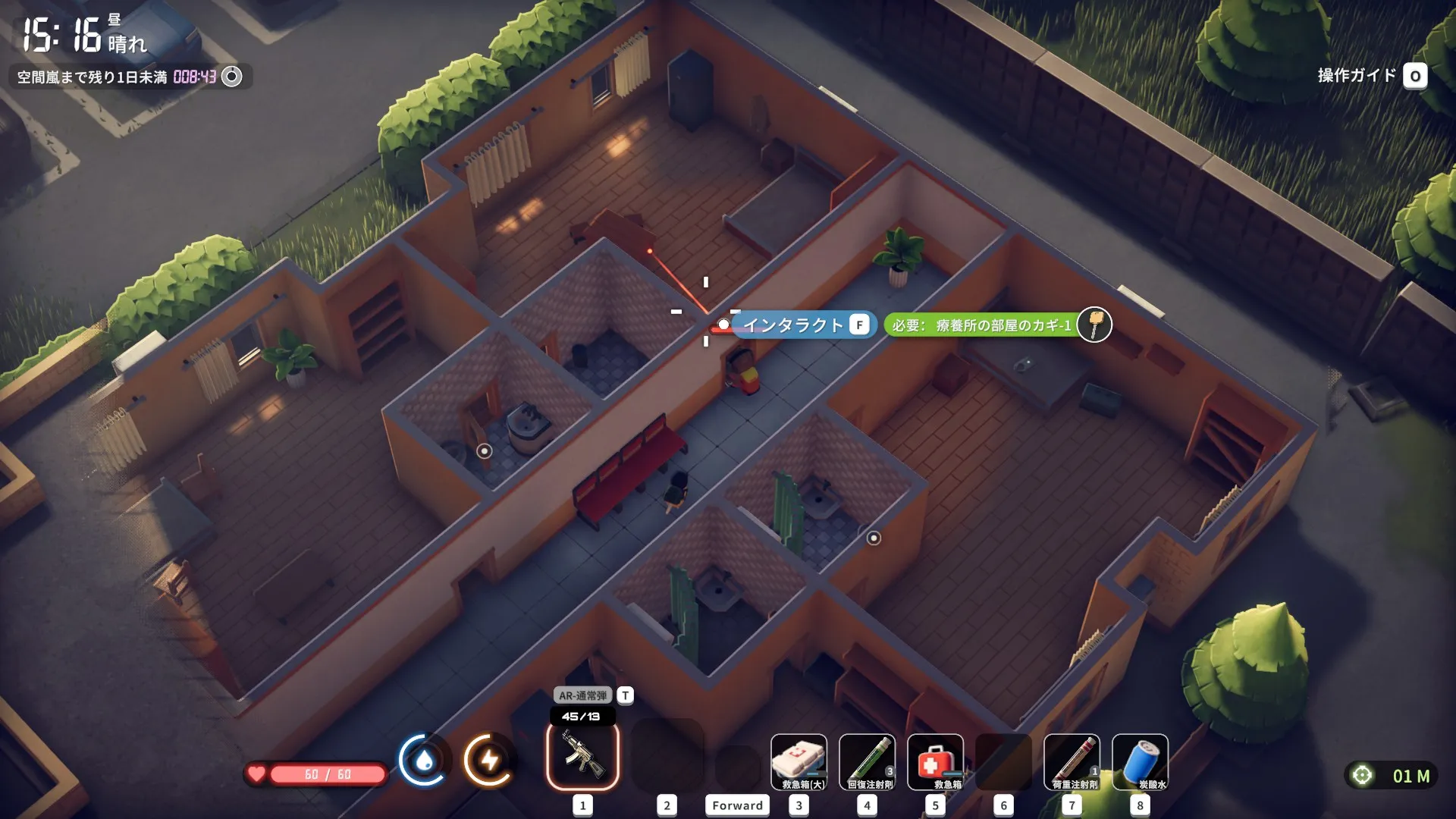1456x819 pixels.
Task: Click the AR-通常弾 ammo type label
Action: [x=582, y=695]
